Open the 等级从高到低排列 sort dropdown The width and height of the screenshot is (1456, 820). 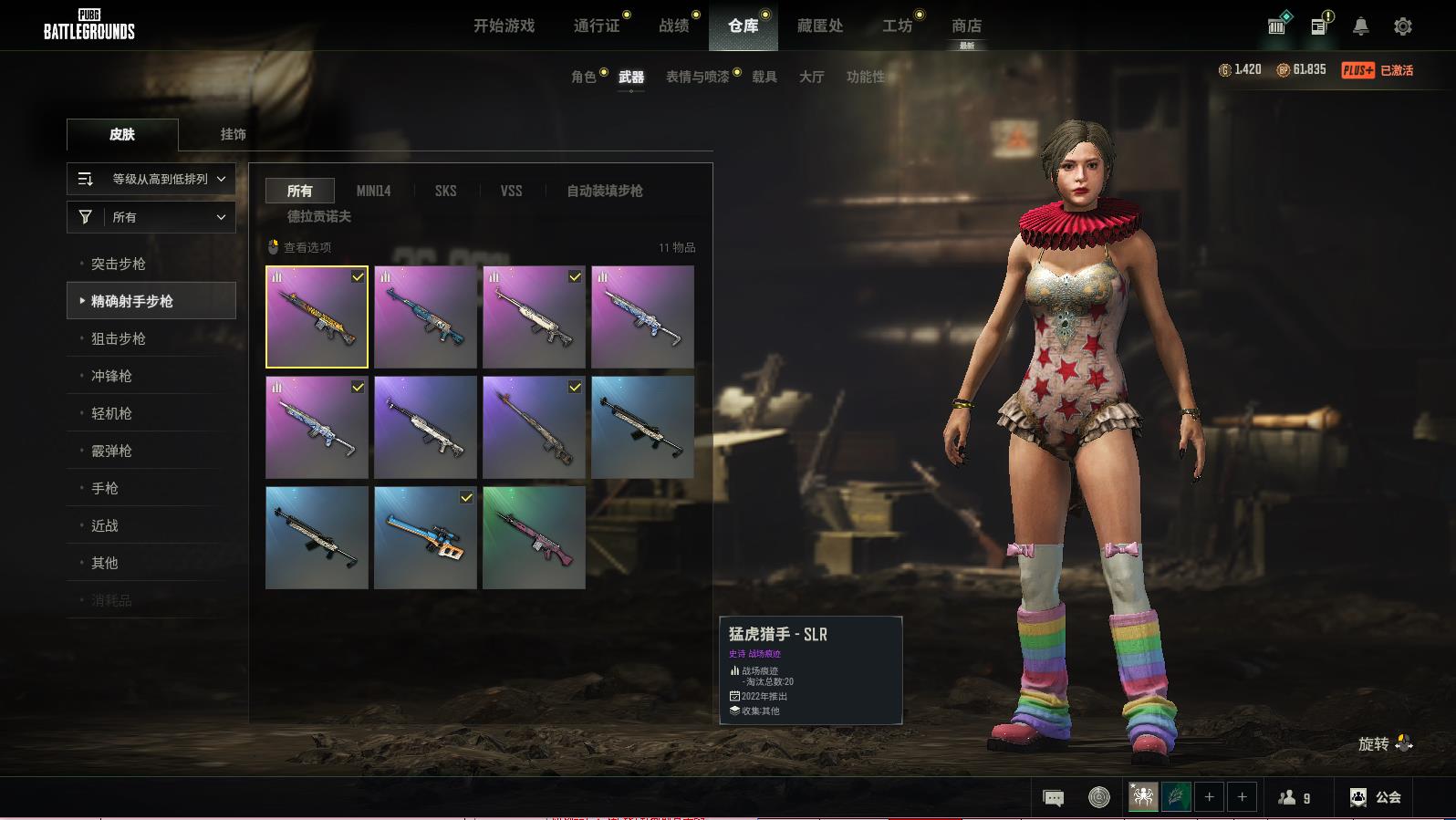(x=151, y=179)
